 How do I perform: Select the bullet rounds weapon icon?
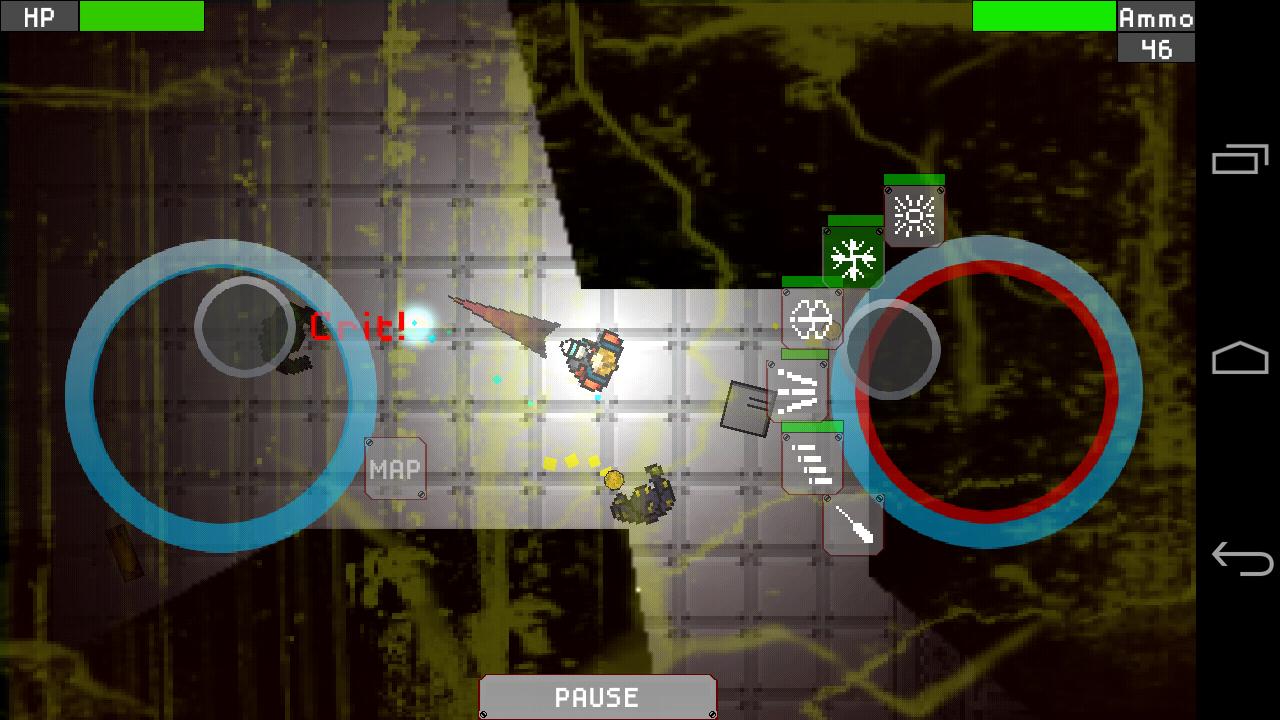coord(812,465)
